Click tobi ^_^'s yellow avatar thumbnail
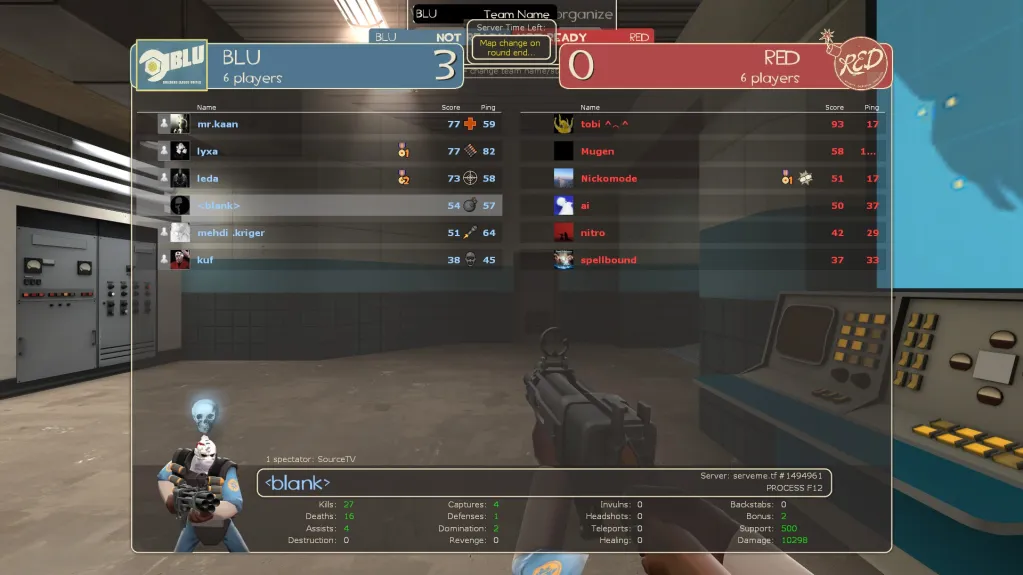The height and width of the screenshot is (575, 1023). tap(563, 124)
